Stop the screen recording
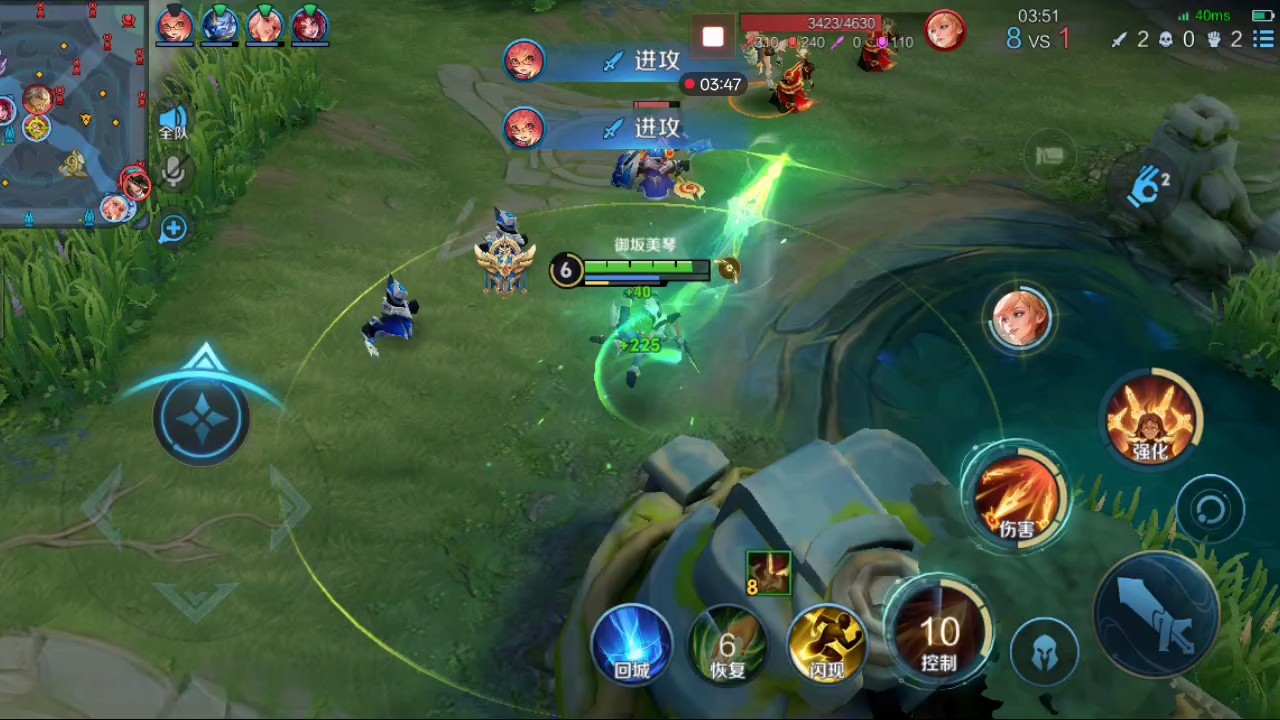The width and height of the screenshot is (1280, 720). point(713,38)
